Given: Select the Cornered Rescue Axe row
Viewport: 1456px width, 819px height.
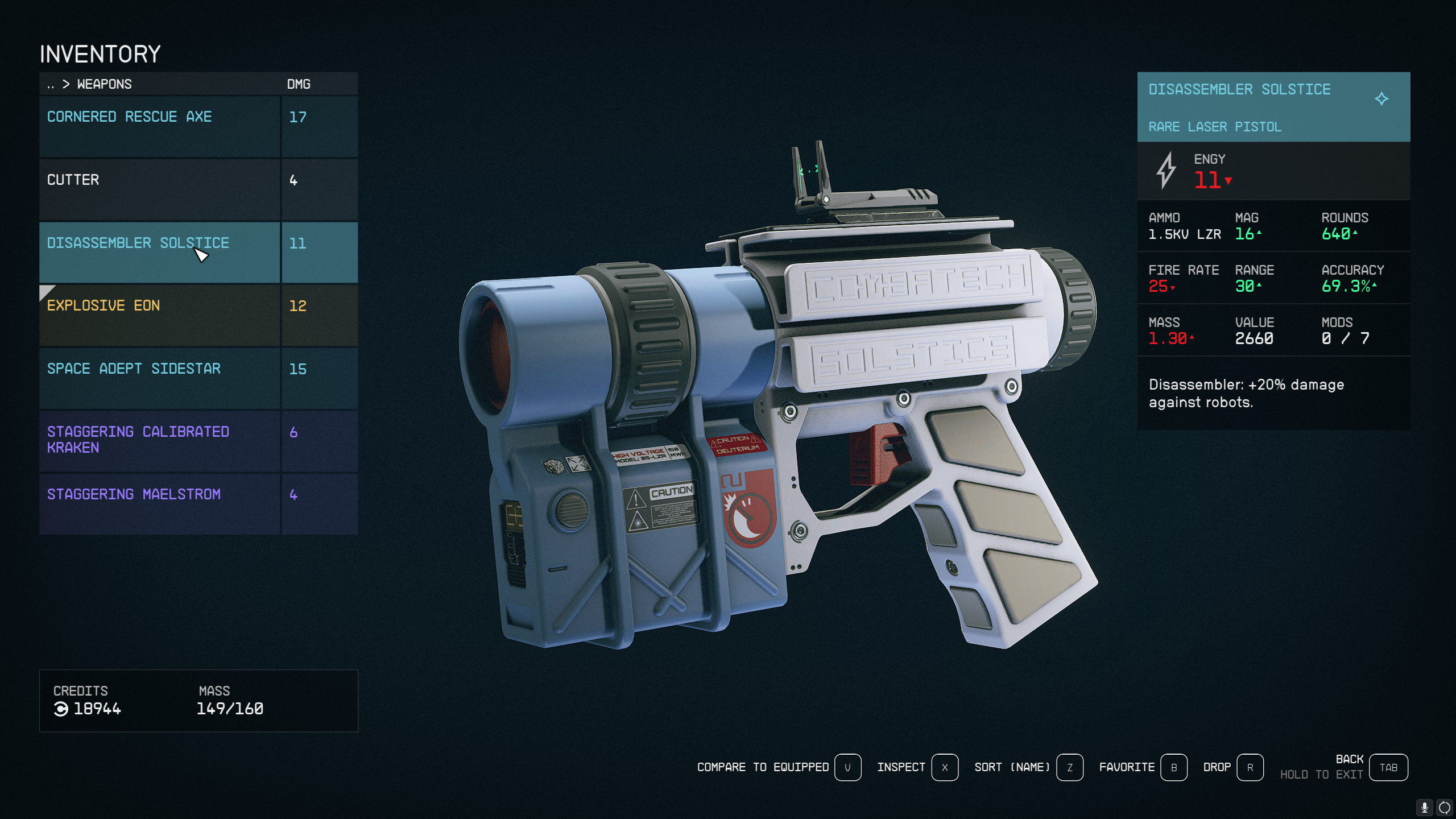Looking at the screenshot, I should click(x=159, y=126).
